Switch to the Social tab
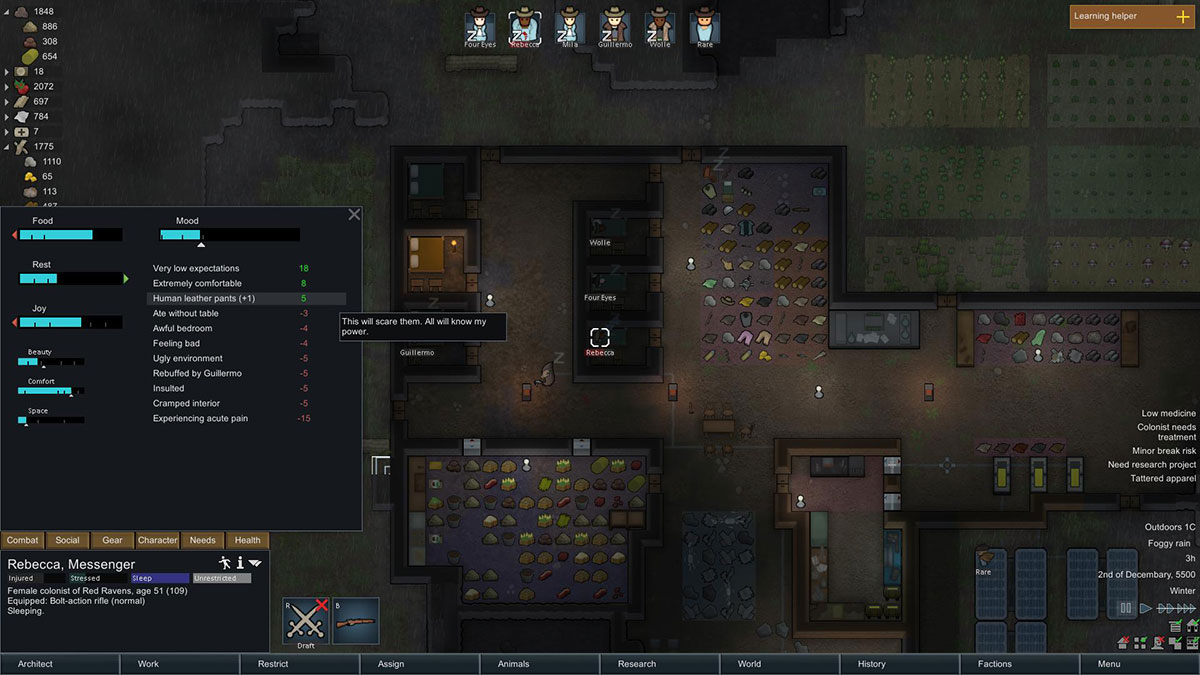1200x675 pixels. coord(68,540)
